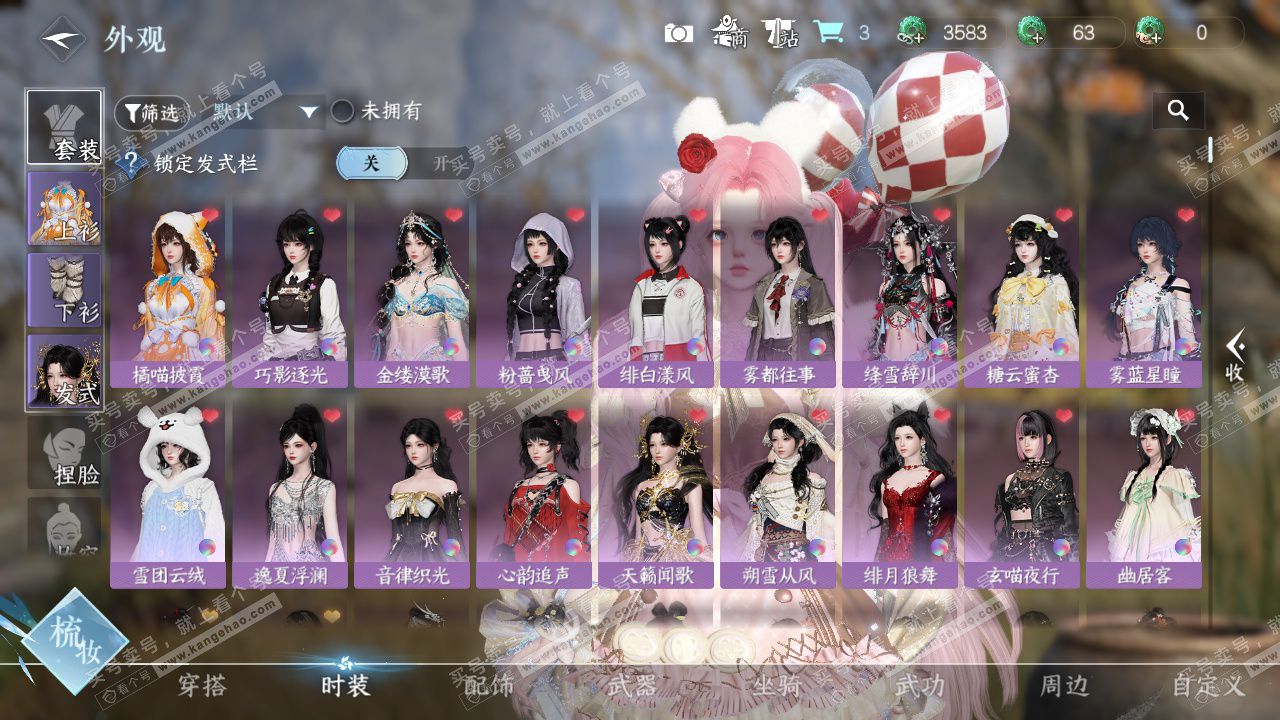The height and width of the screenshot is (720, 1280).
Task: Pick the 雪团云绒 outfit card
Action: pos(168,497)
